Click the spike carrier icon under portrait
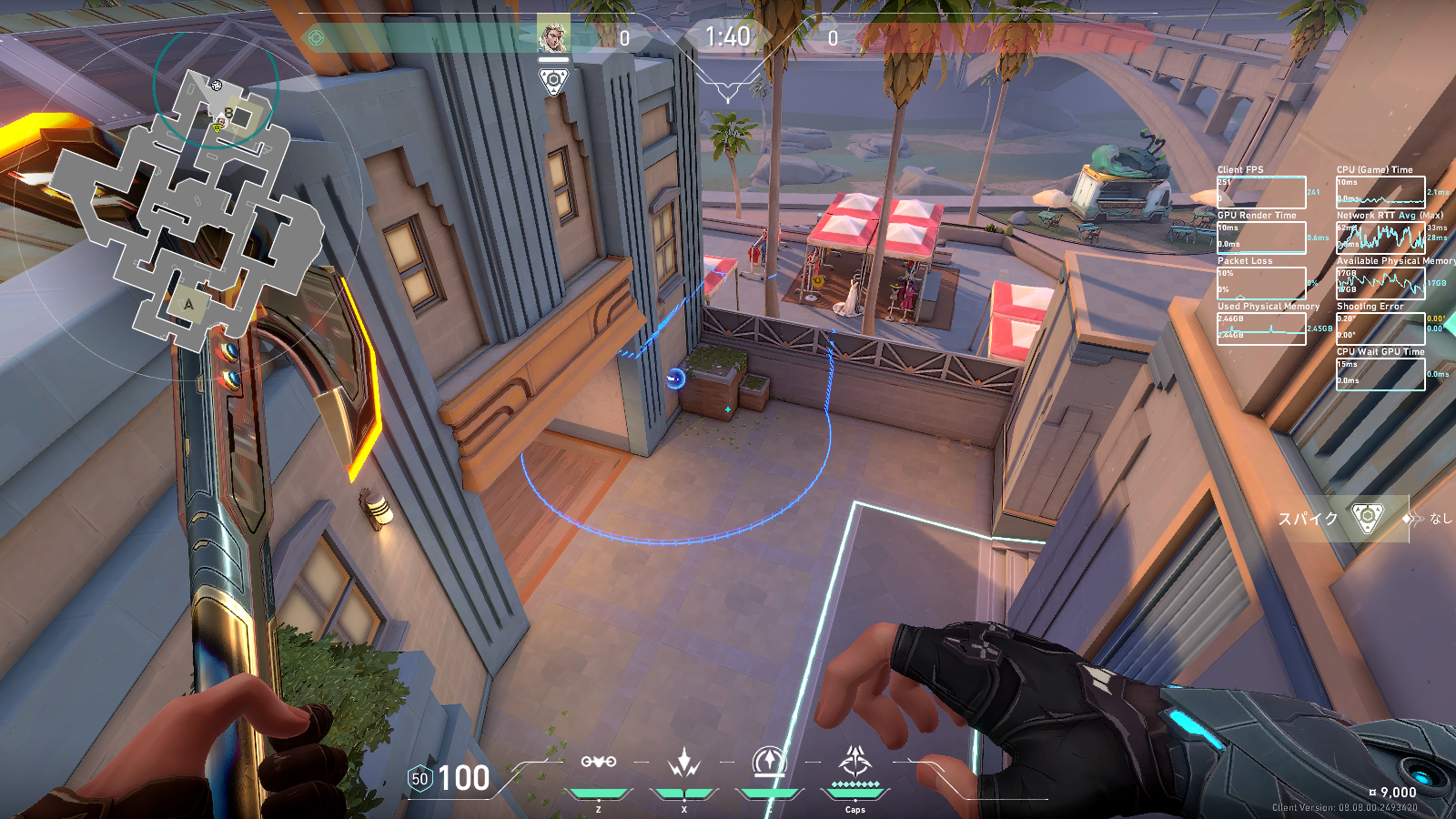This screenshot has height=819, width=1456. click(x=553, y=82)
